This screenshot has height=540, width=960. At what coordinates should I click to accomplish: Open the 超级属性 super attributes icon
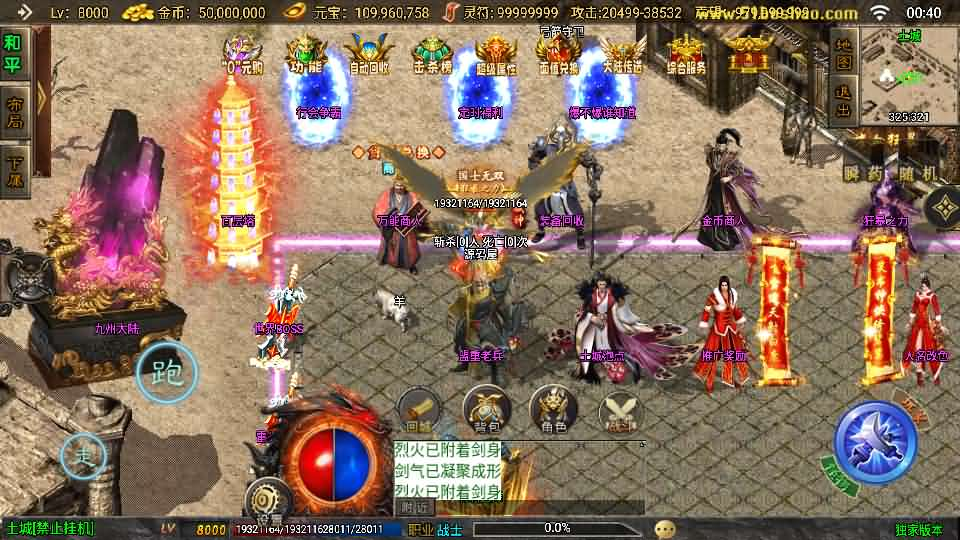(496, 53)
